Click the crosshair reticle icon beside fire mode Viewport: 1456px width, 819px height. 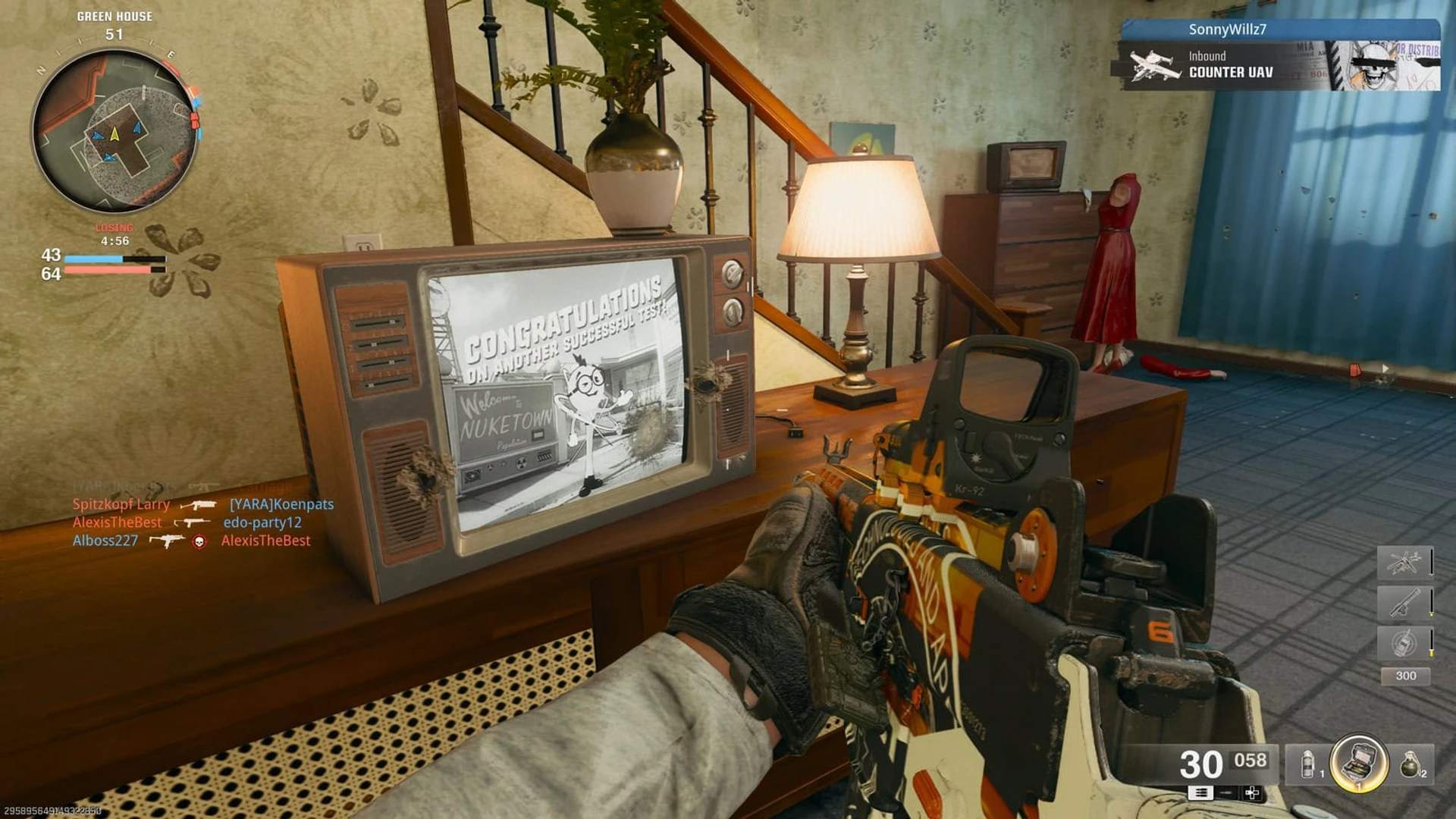point(1253,794)
